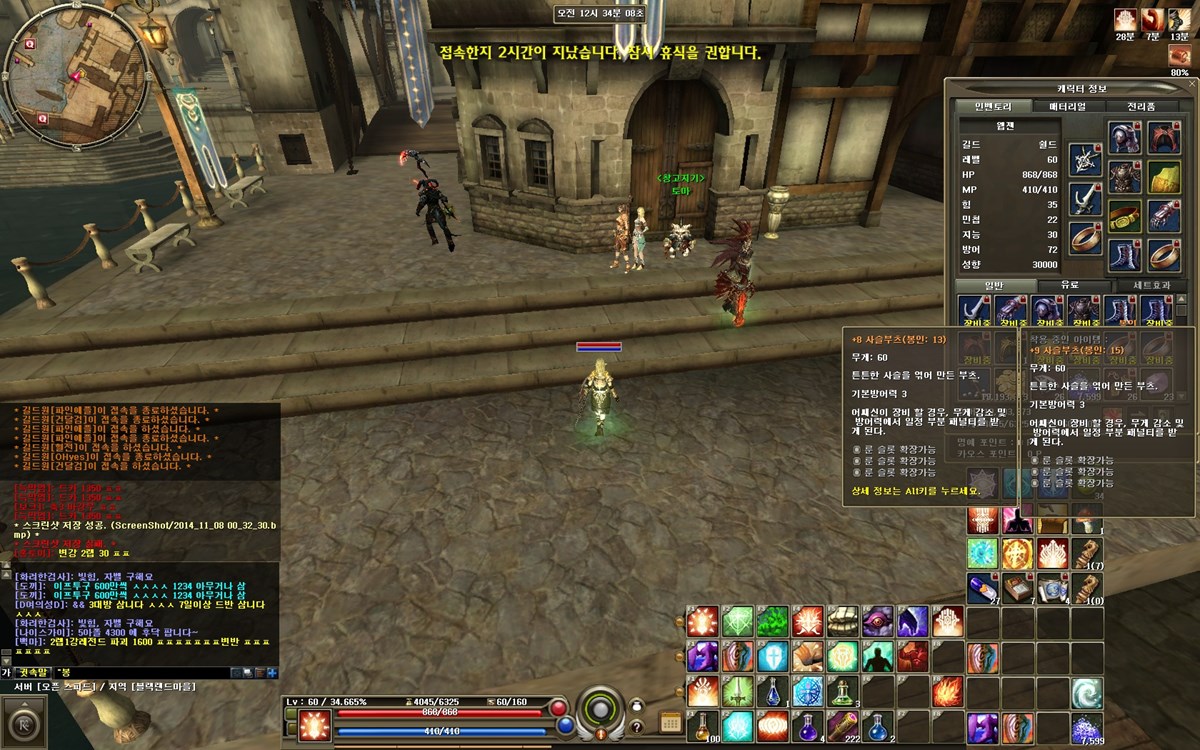Open the round R menu button
This screenshot has width=1200, height=750.
(x=24, y=722)
